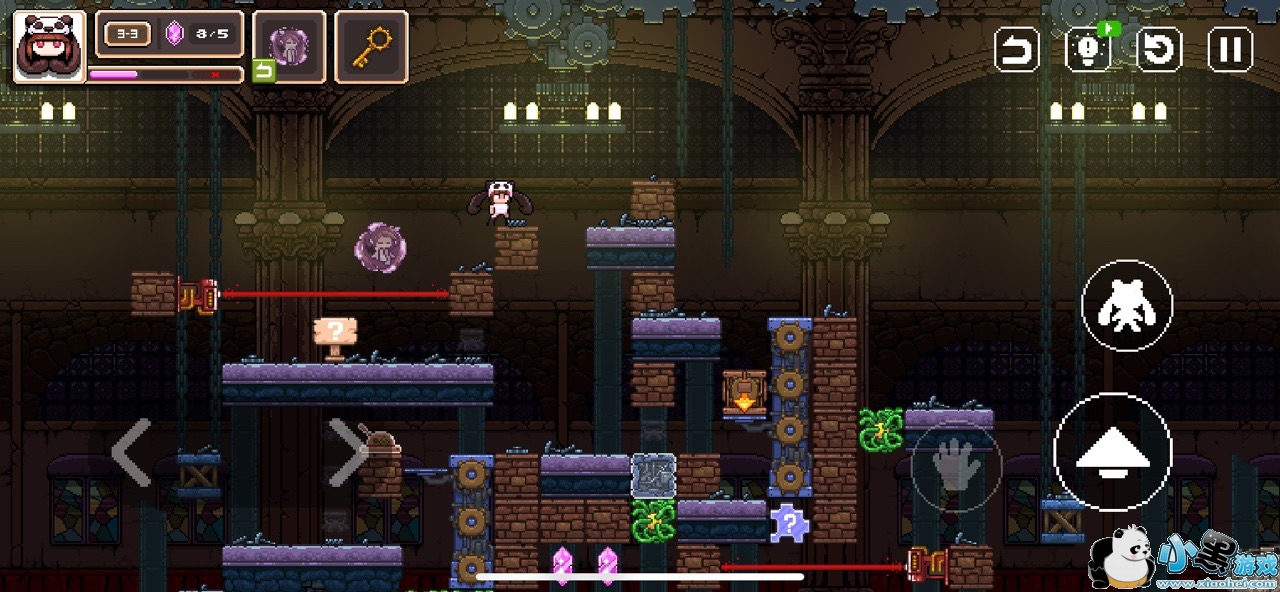Select the golden key item slot
Screen dimensions: 1280x592
point(371,46)
